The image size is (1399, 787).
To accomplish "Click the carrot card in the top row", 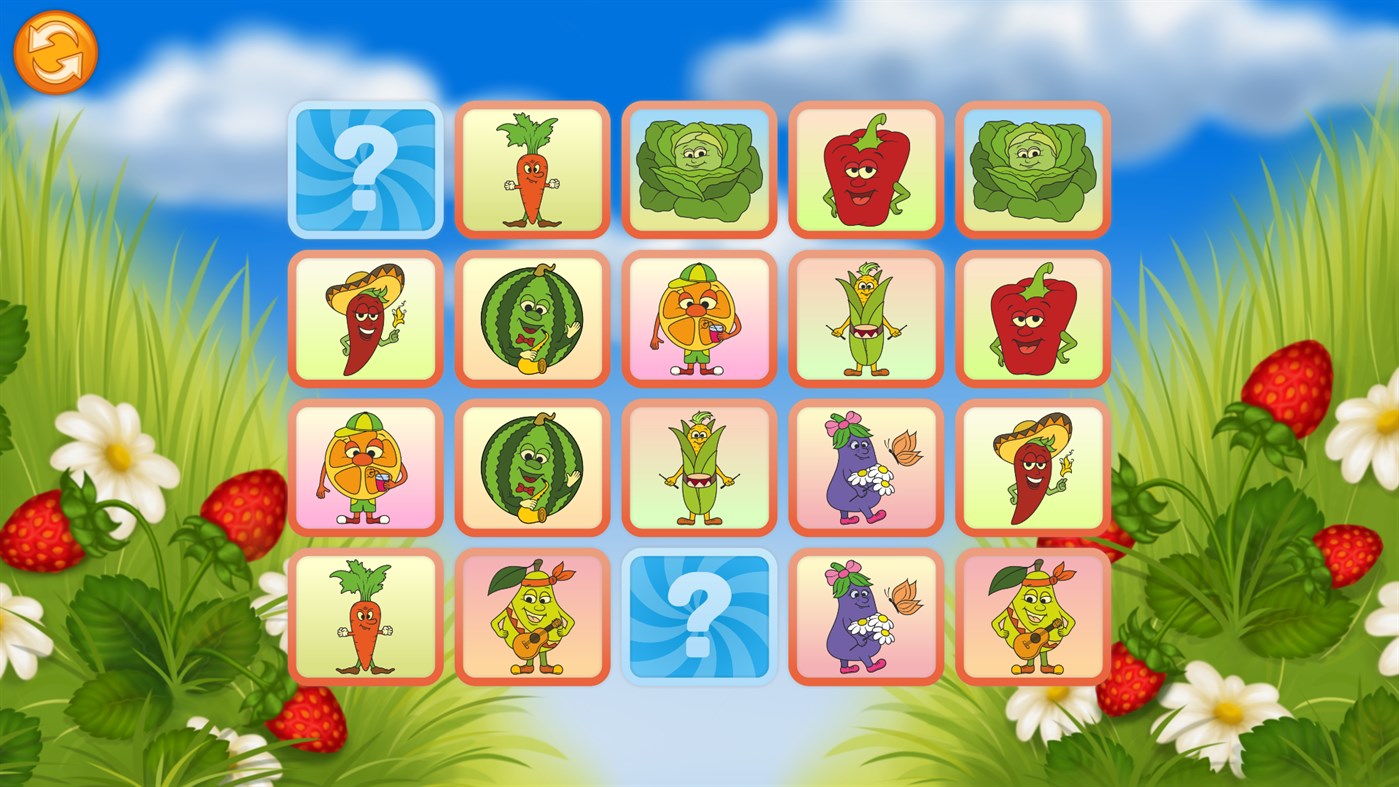I will point(532,170).
